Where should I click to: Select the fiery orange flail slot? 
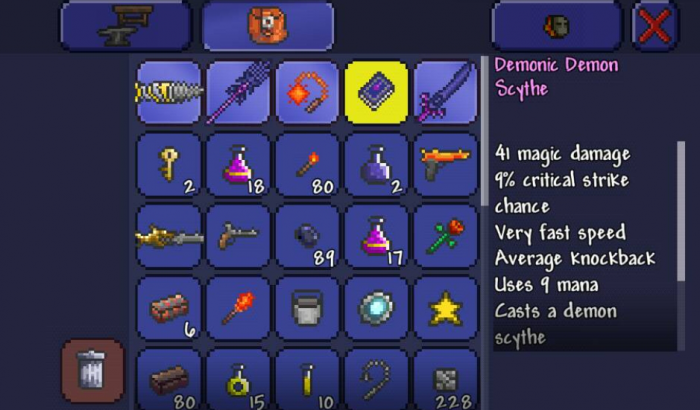coord(307,92)
